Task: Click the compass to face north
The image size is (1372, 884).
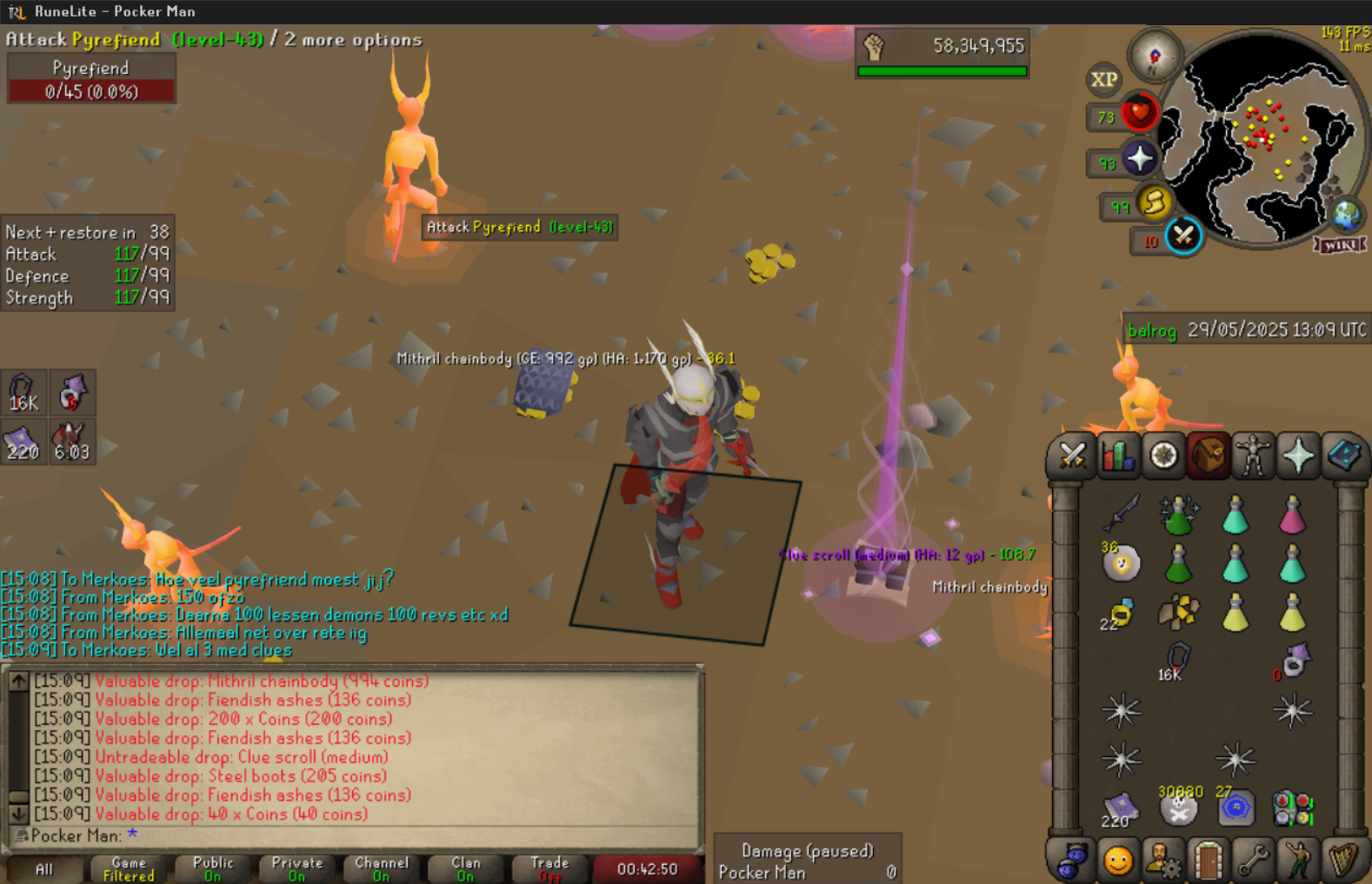Action: (x=1155, y=56)
